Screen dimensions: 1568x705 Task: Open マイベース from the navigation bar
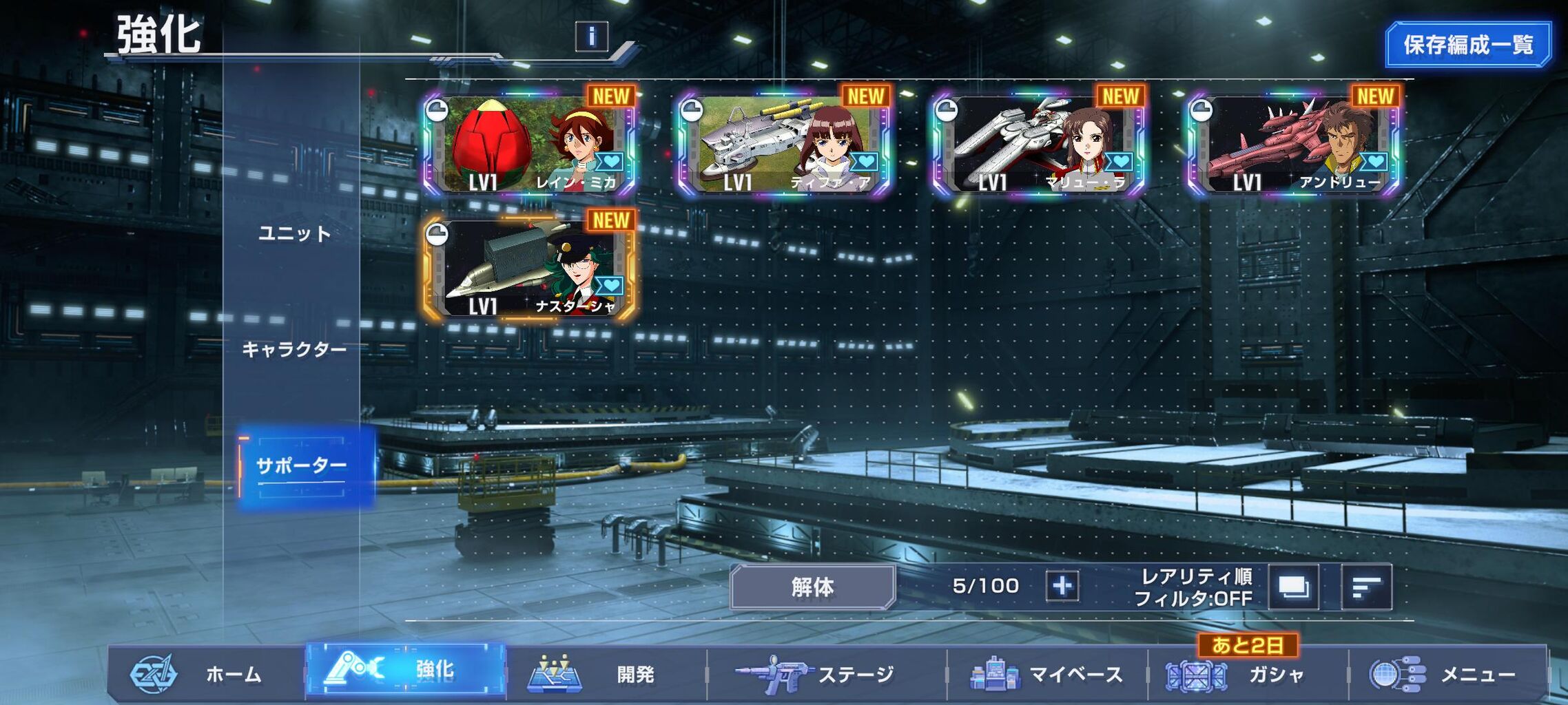point(1047,674)
